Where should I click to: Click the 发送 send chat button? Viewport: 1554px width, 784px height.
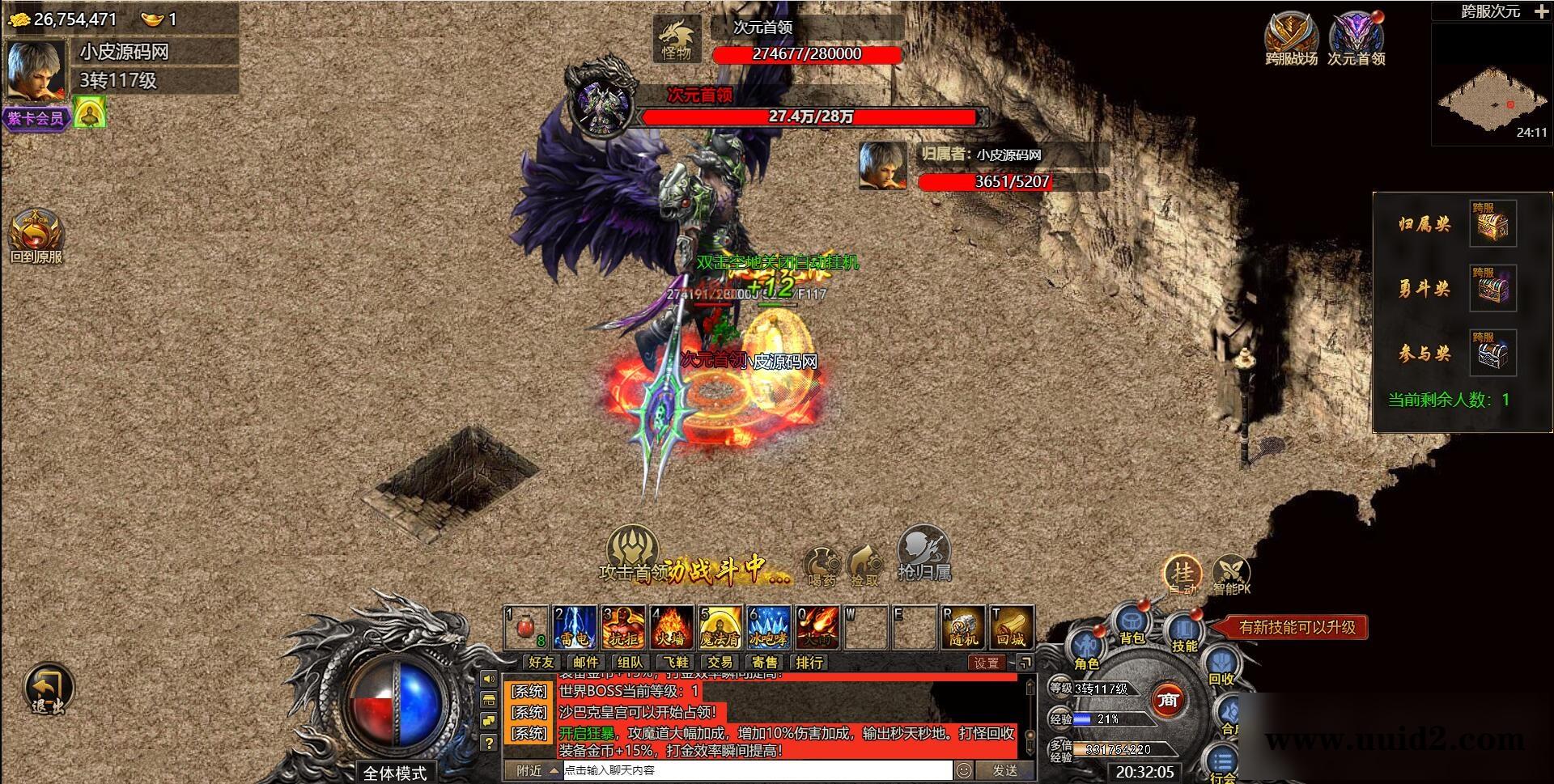tap(1004, 770)
